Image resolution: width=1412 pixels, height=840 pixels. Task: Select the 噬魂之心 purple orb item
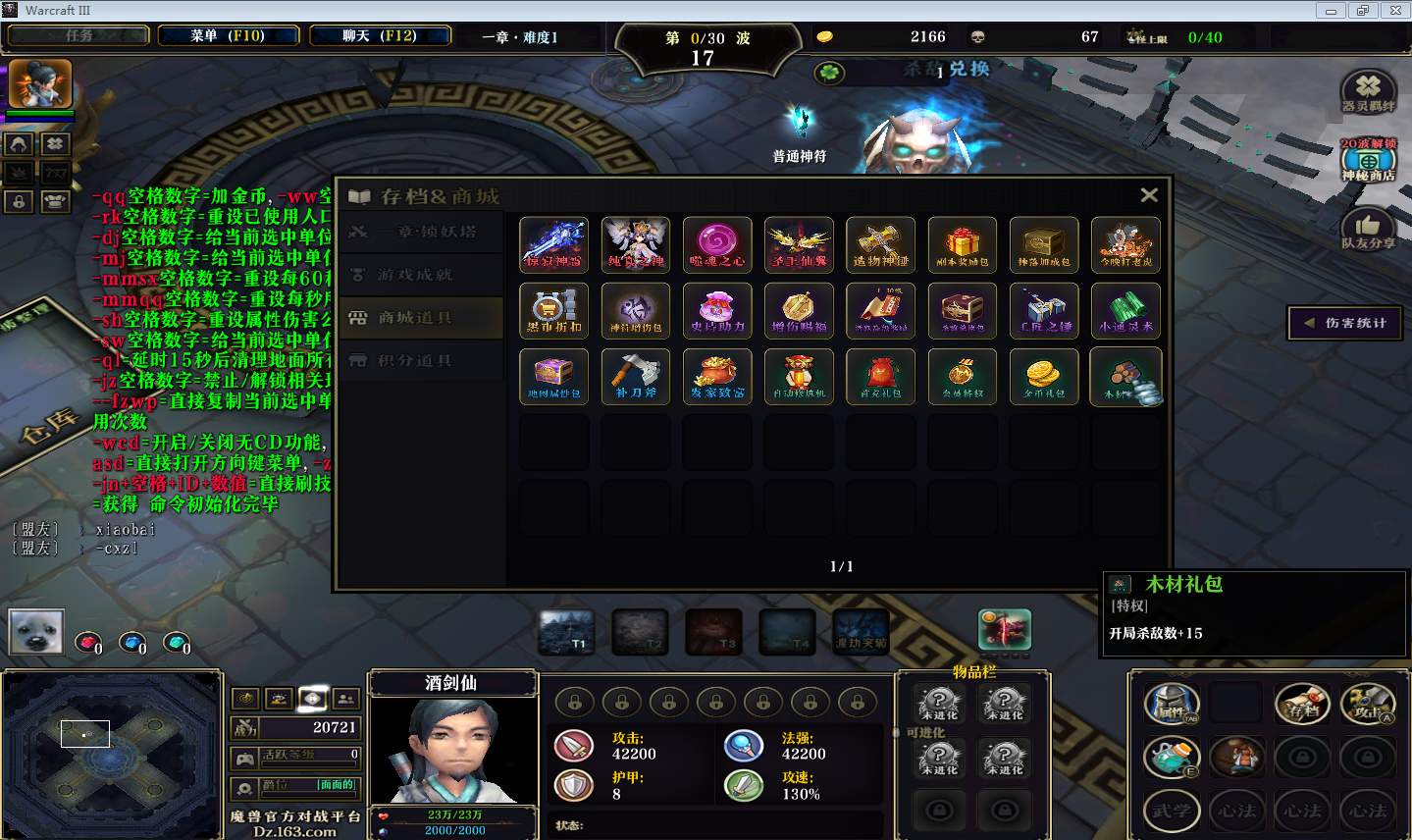(x=717, y=244)
